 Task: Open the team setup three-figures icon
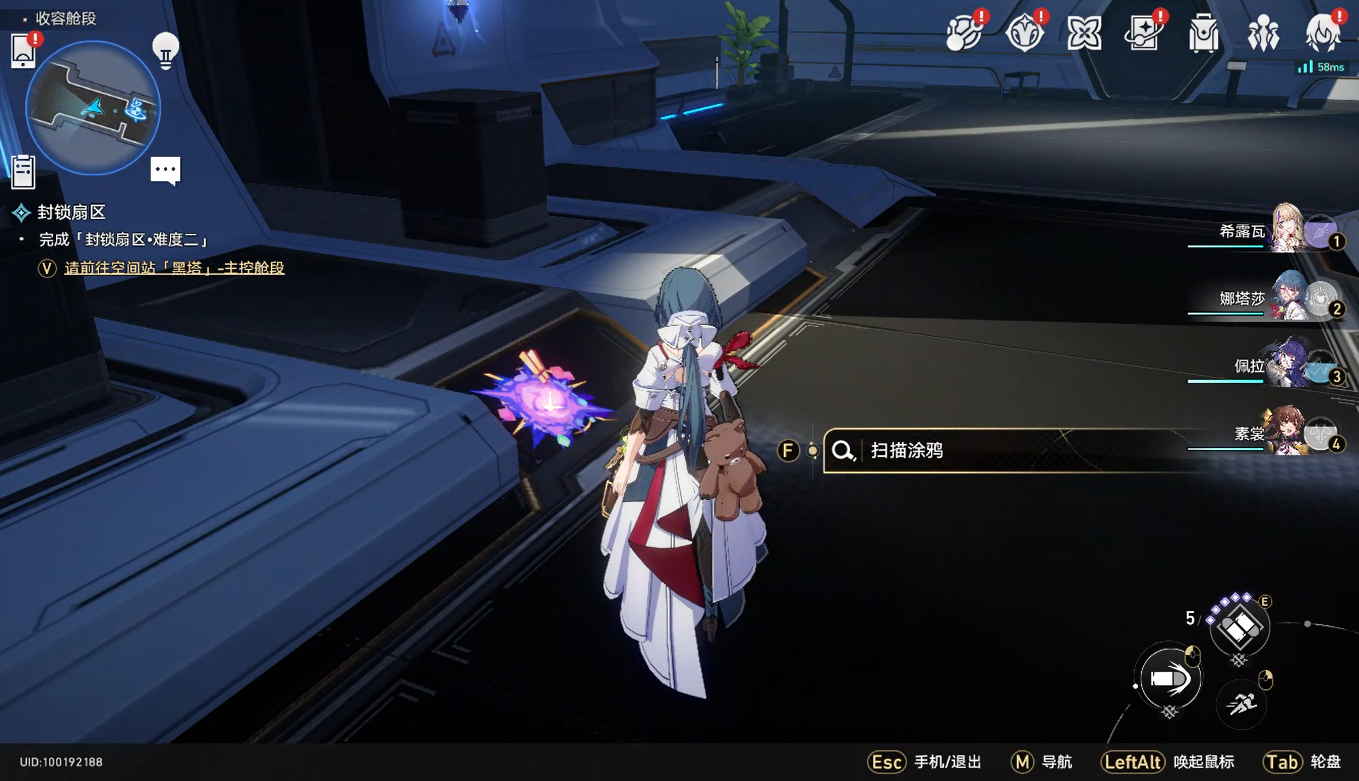point(1263,34)
